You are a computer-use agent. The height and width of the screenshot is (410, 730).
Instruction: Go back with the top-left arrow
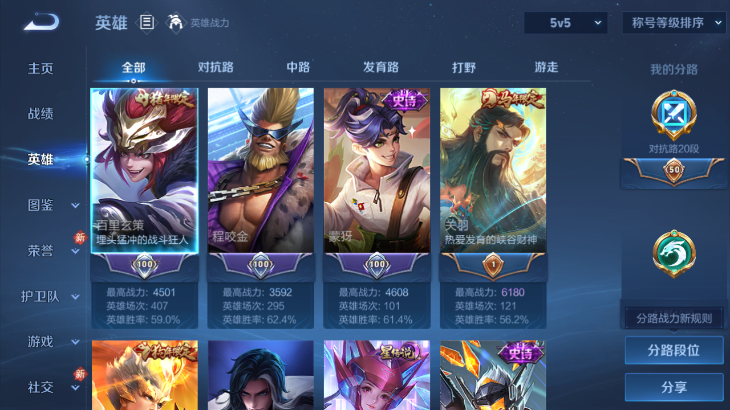[41, 22]
